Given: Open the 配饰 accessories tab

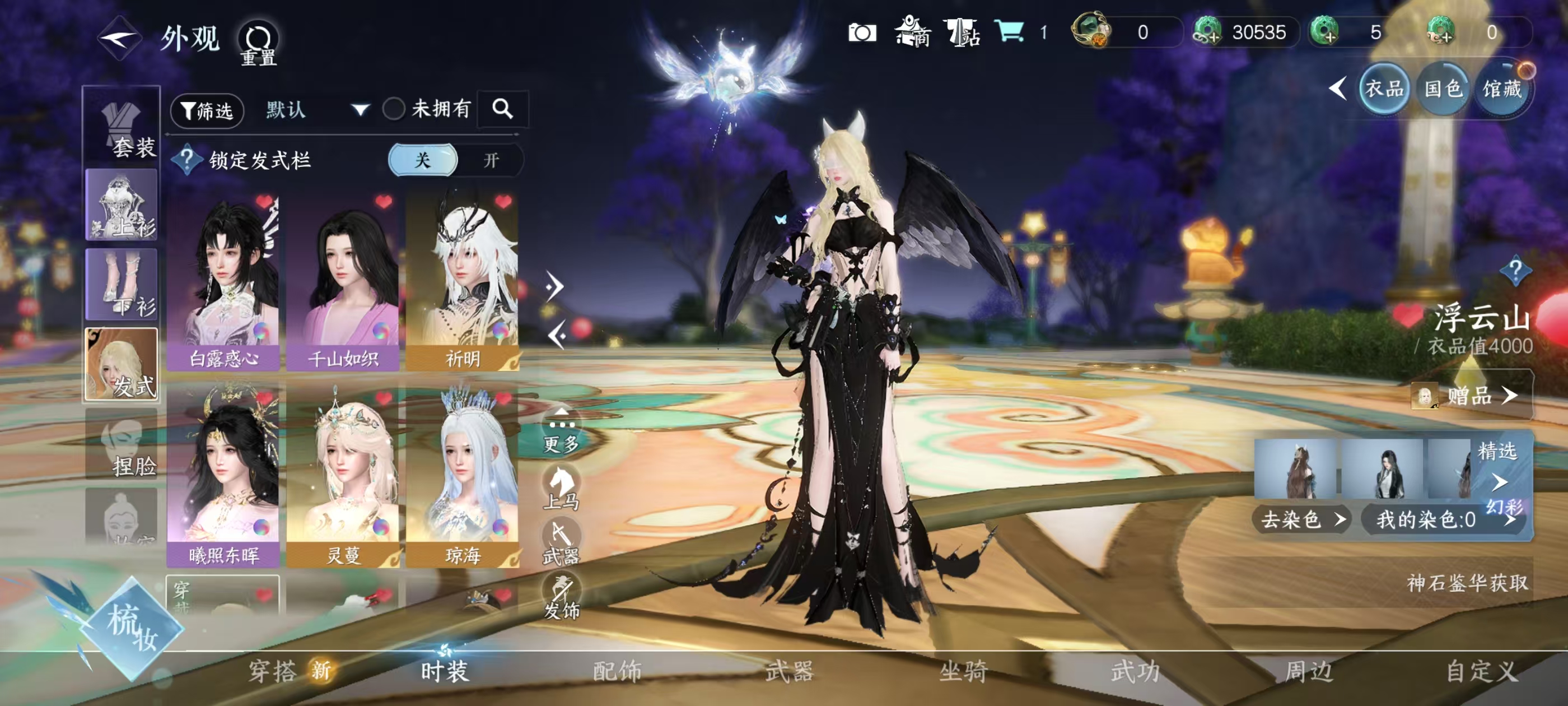Looking at the screenshot, I should click(x=617, y=671).
